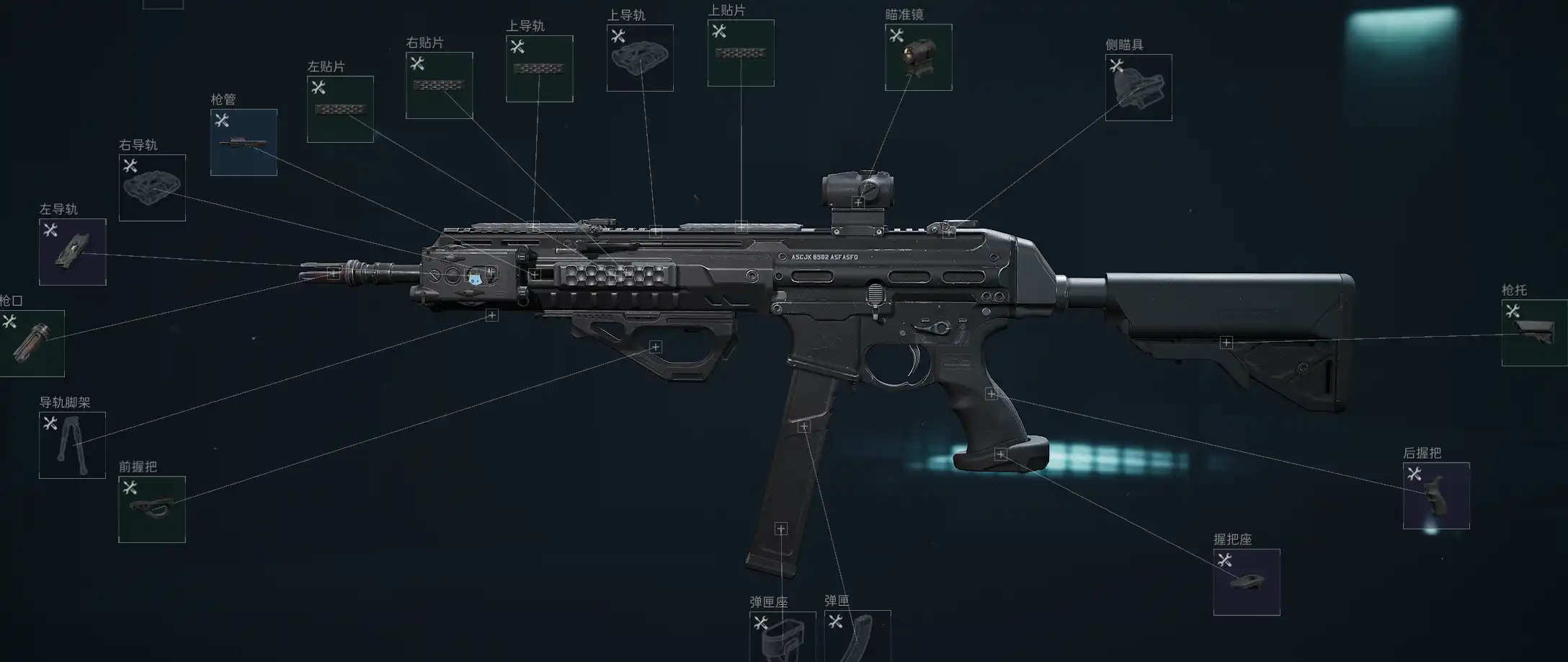Select the 左贴片 left patch slot
This screenshot has width=1568, height=662.
(340, 109)
